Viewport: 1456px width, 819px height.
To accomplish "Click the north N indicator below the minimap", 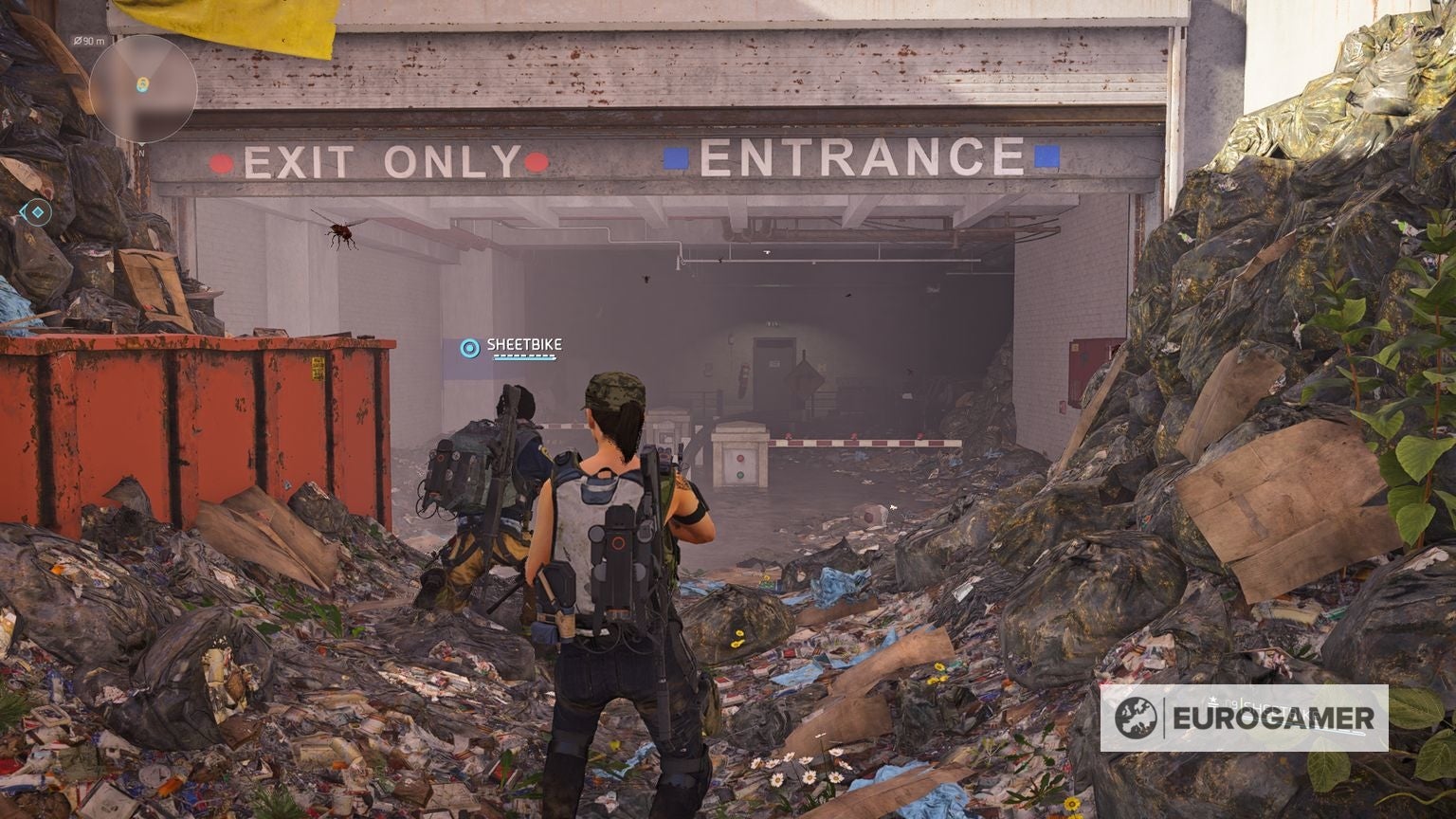I will coord(141,153).
